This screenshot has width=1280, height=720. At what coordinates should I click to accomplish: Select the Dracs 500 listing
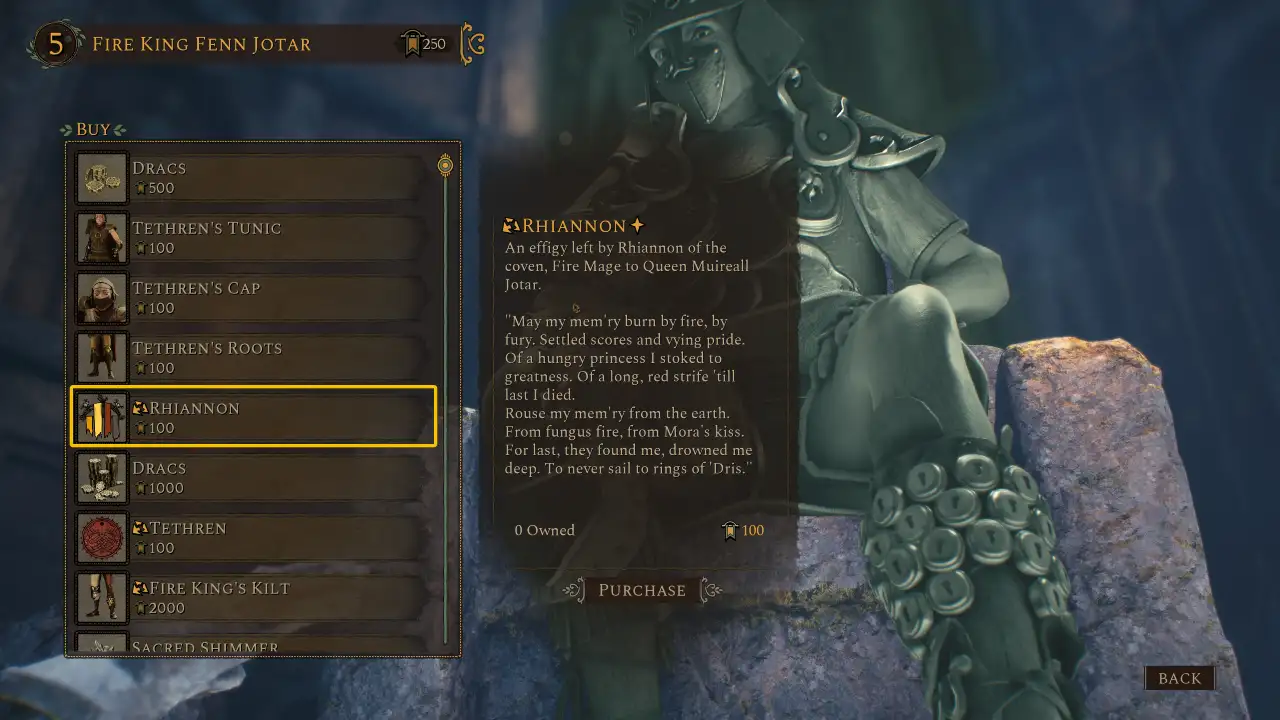click(x=253, y=178)
